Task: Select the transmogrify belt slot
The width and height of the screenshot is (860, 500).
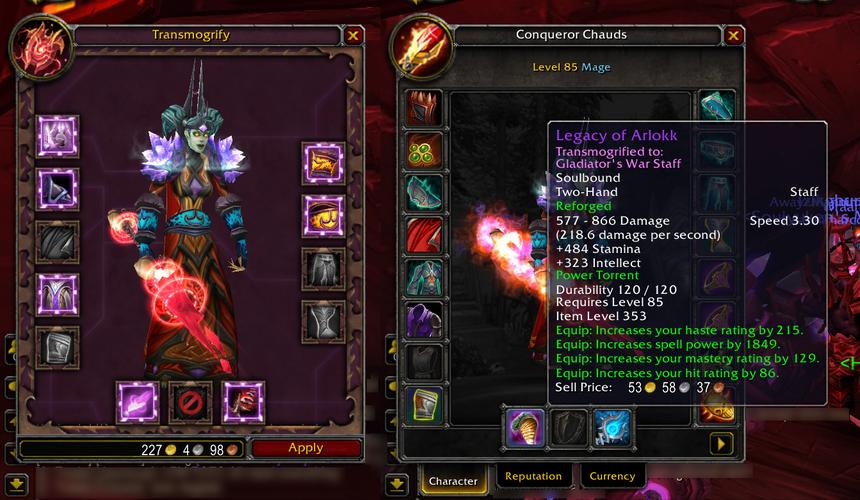Action: click(323, 216)
